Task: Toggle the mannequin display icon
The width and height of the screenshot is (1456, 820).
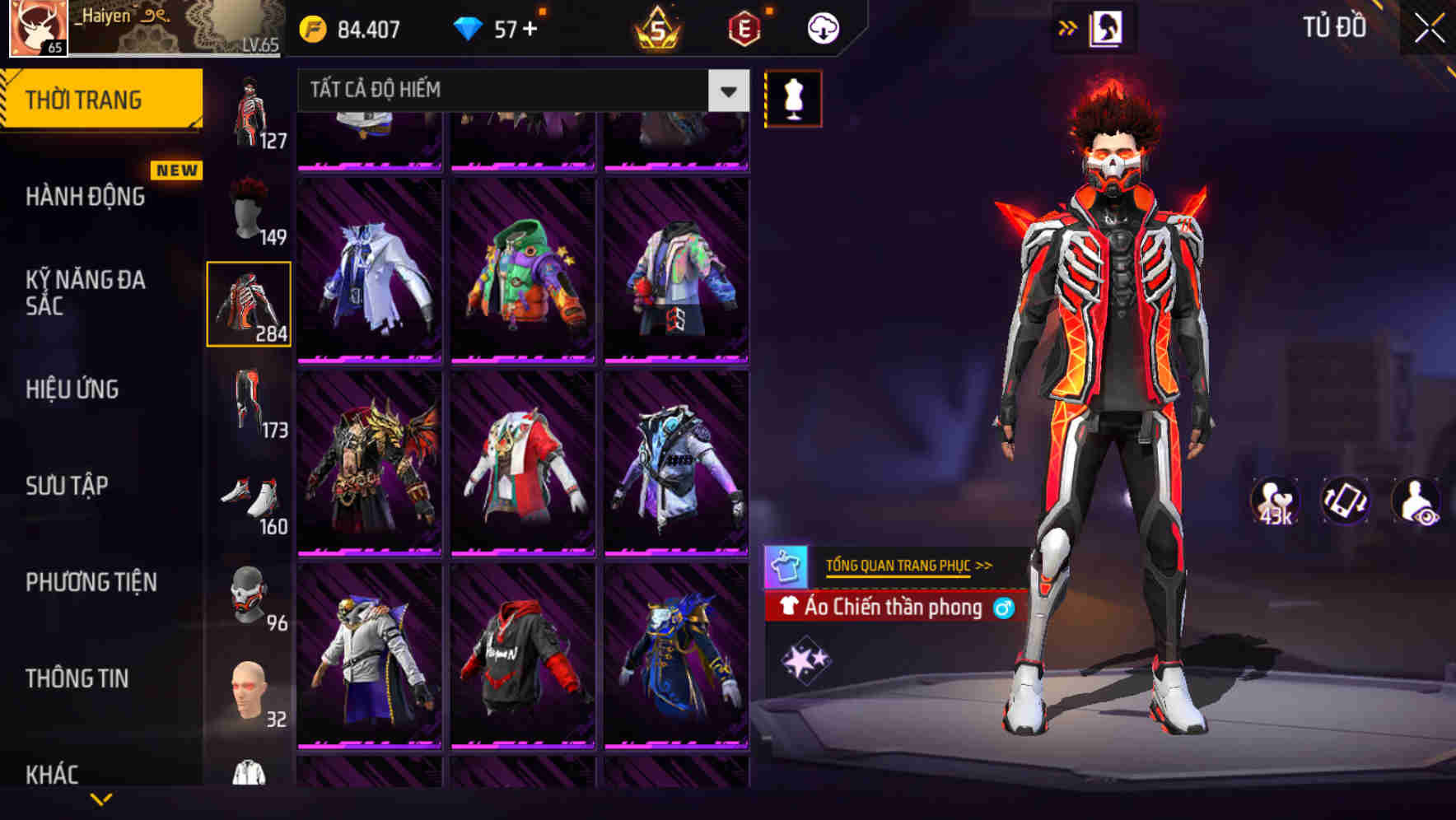Action: click(x=794, y=97)
